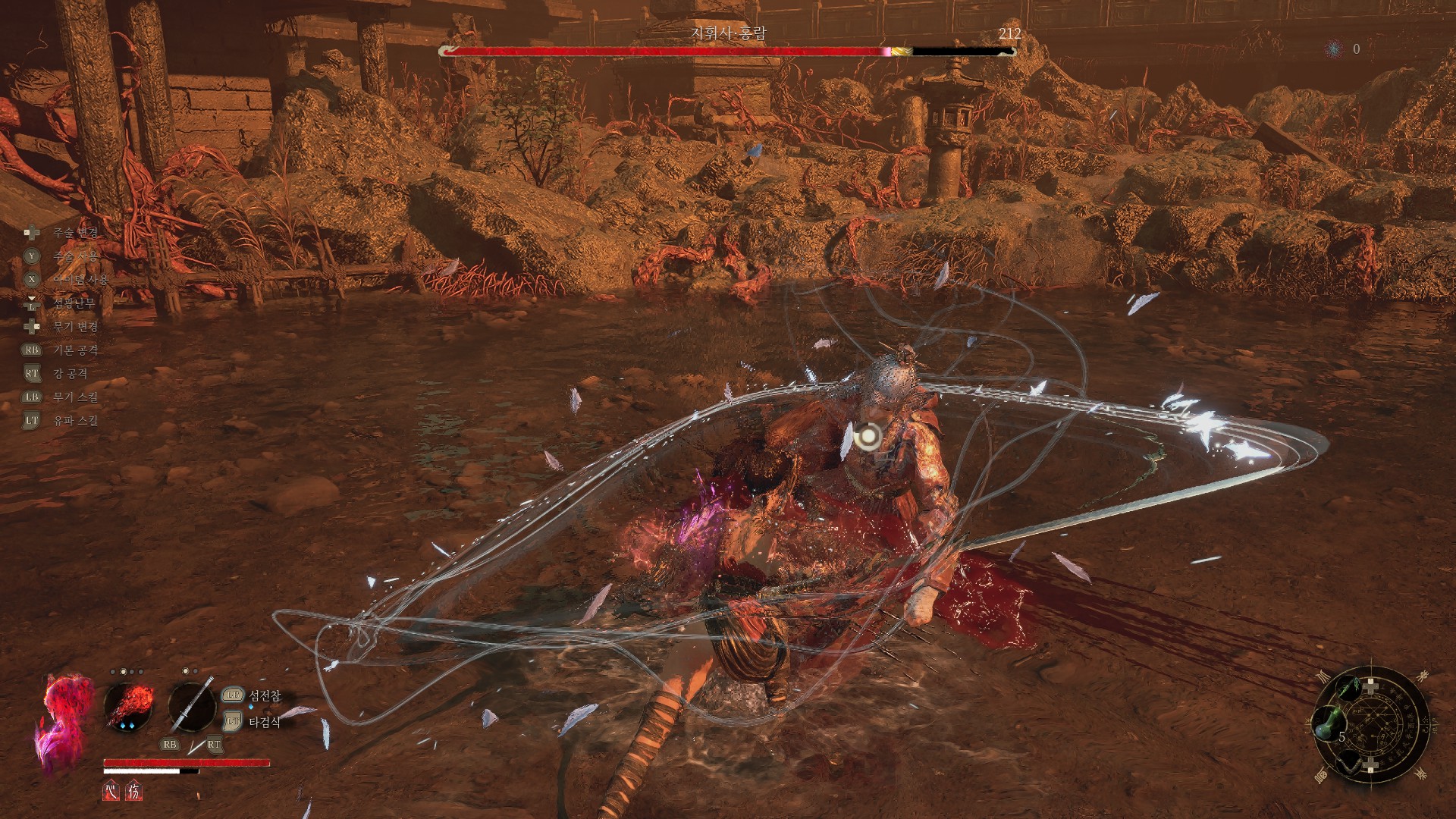Click the first red status effect badge

111,791
